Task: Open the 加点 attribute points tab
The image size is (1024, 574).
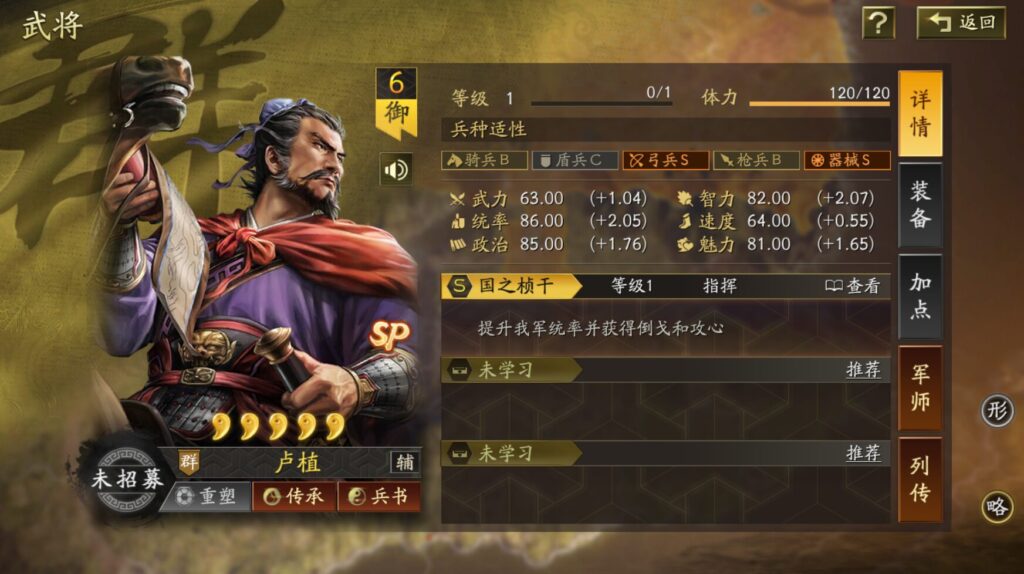Action: point(920,296)
